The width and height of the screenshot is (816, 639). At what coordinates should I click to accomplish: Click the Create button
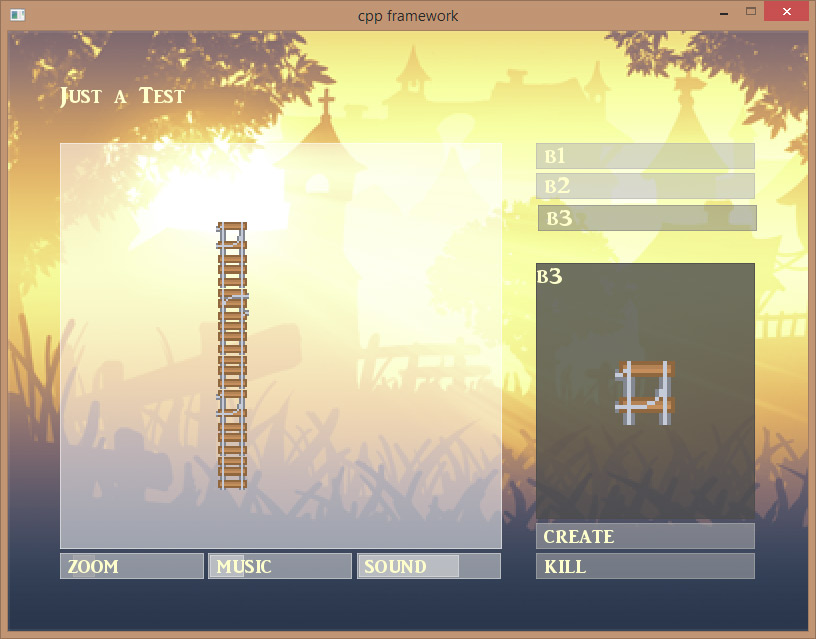pyautogui.click(x=645, y=536)
